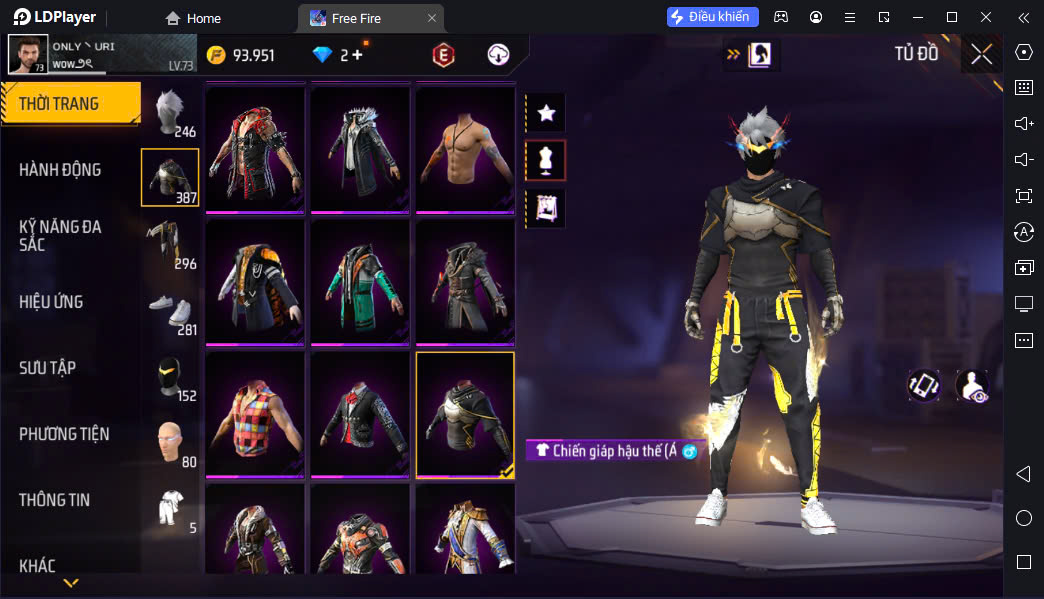Image resolution: width=1044 pixels, height=599 pixels.
Task: Choose the white hair subcategory
Action: point(171,112)
